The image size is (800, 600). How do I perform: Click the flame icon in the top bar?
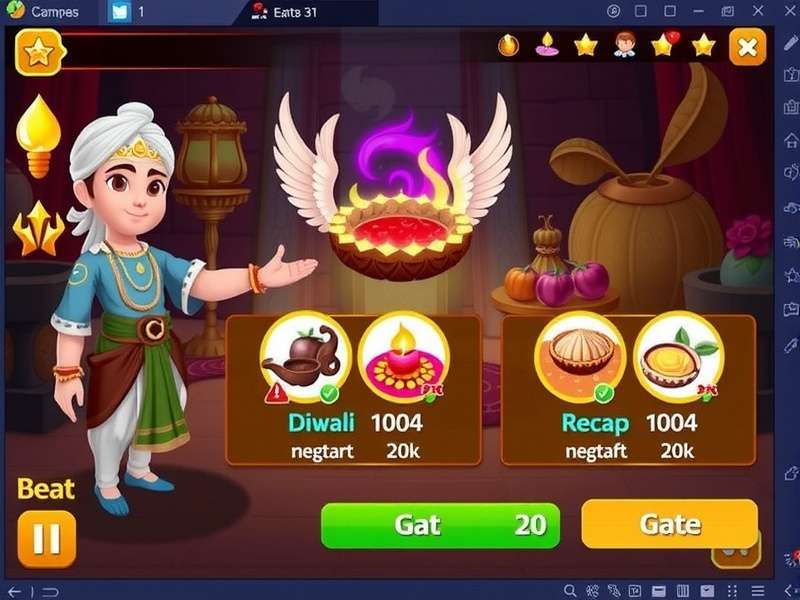coord(510,45)
